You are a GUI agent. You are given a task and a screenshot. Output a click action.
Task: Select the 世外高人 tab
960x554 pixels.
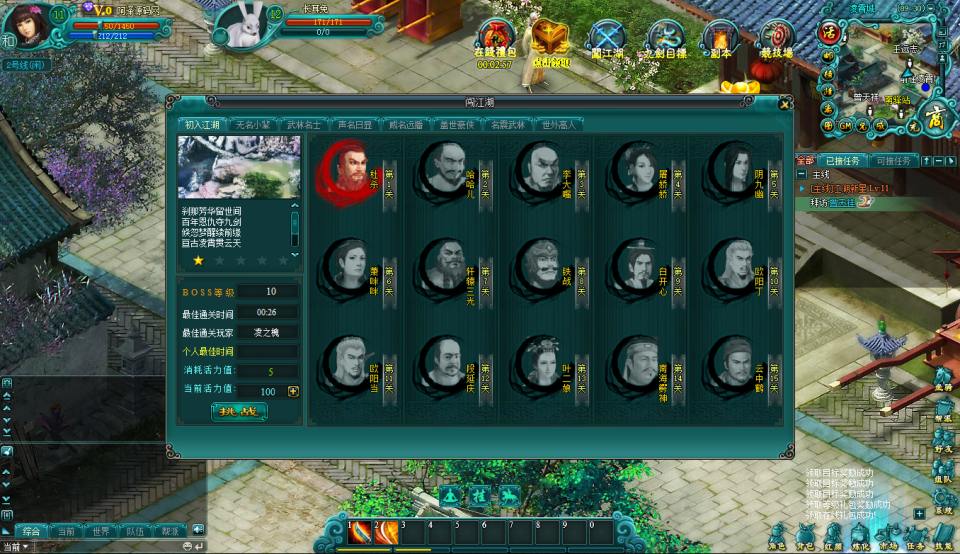coord(560,125)
